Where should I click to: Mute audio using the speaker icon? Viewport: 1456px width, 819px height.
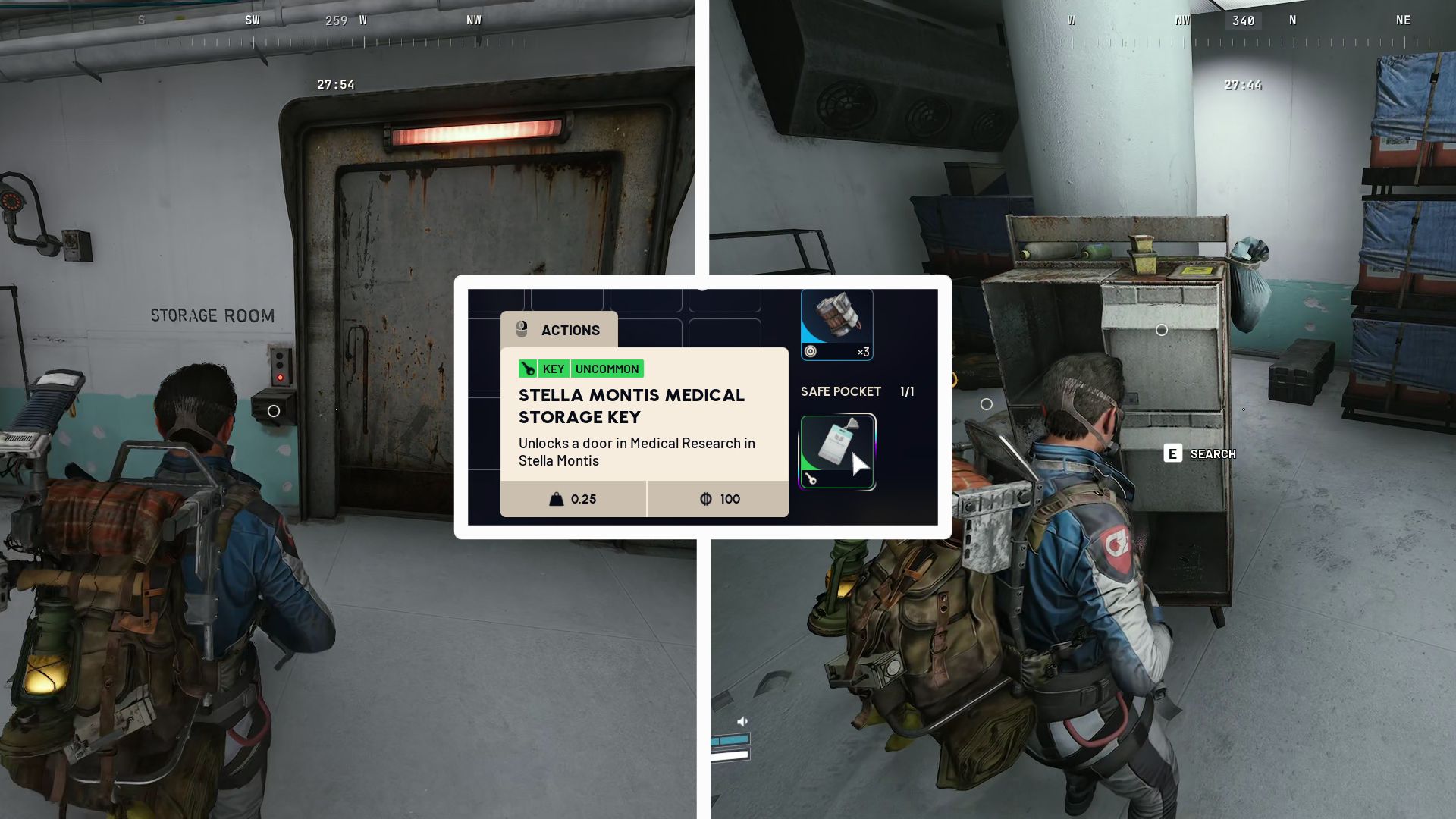pos(741,722)
